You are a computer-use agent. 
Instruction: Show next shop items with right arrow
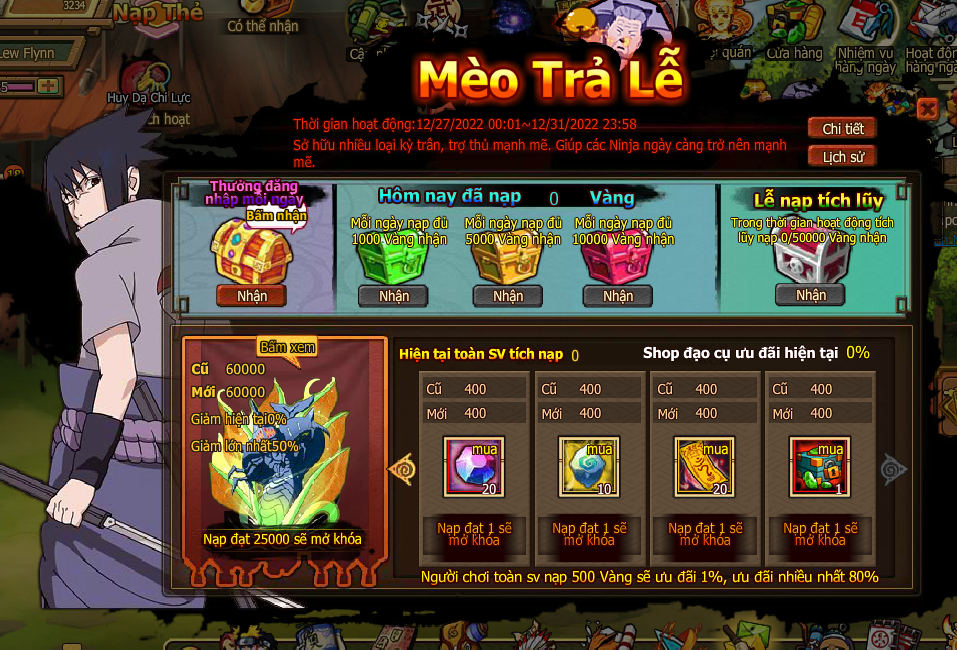pyautogui.click(x=893, y=468)
